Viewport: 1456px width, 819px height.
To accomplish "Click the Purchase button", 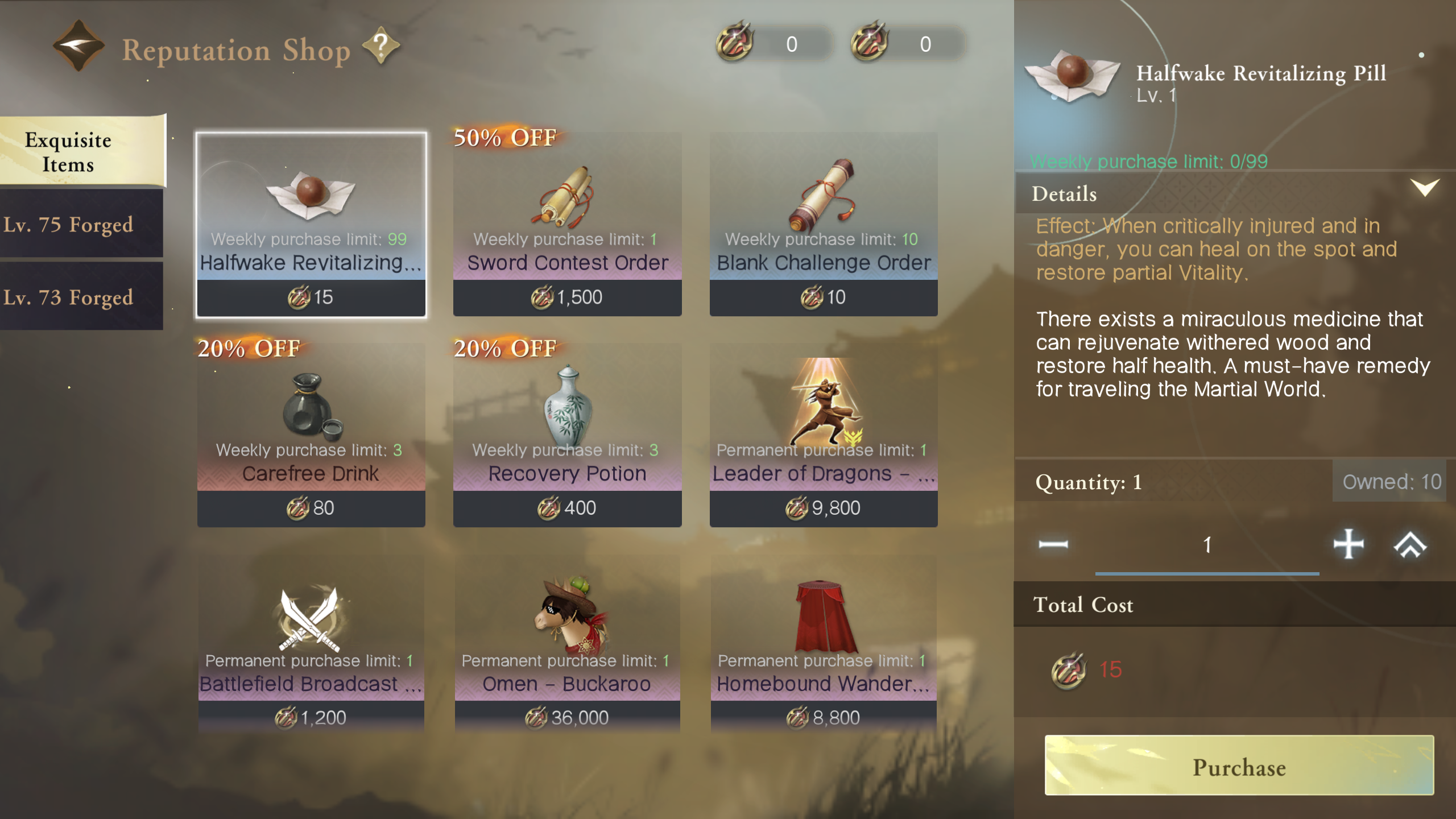I will [1239, 766].
